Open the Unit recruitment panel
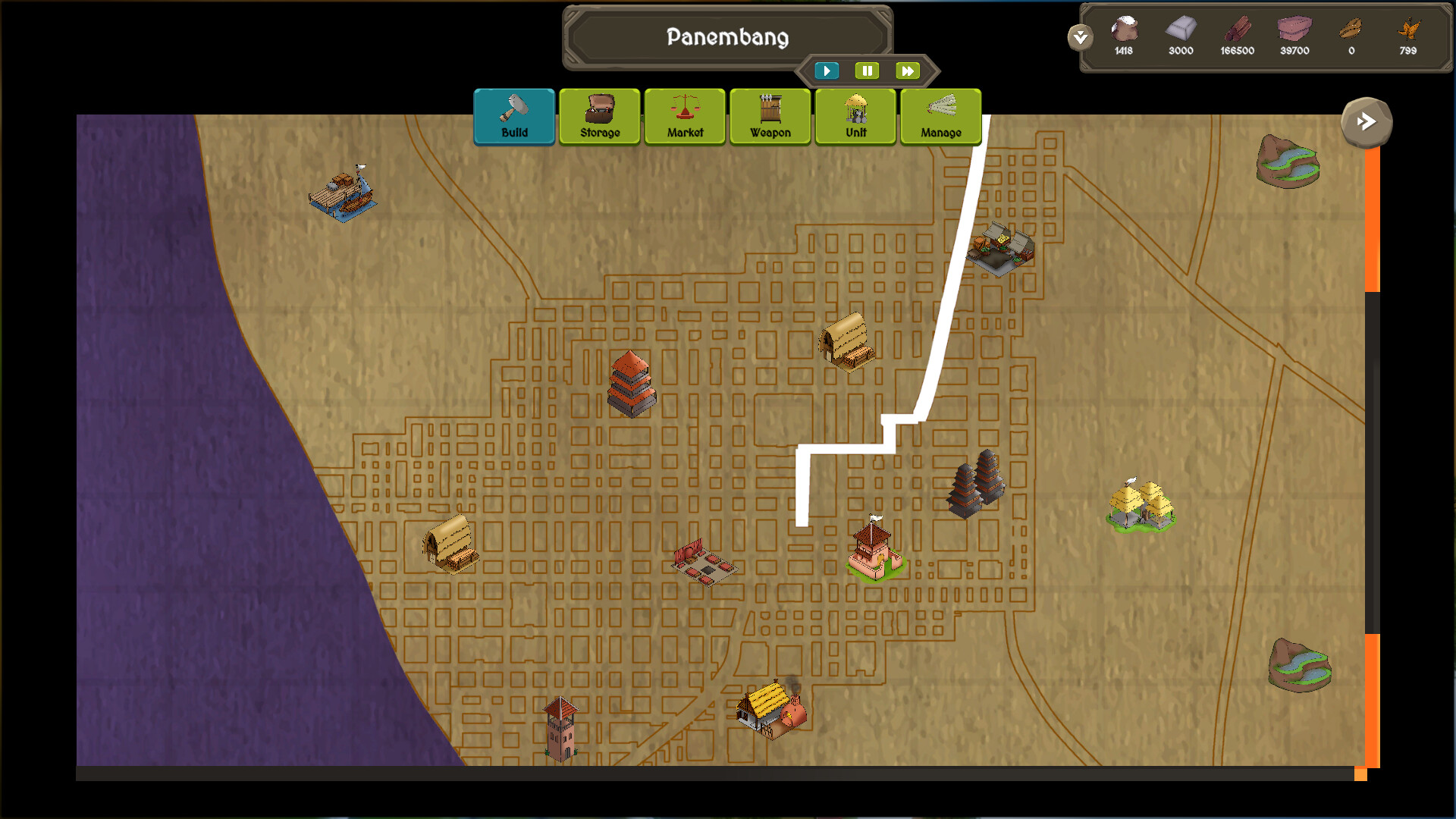 [855, 116]
